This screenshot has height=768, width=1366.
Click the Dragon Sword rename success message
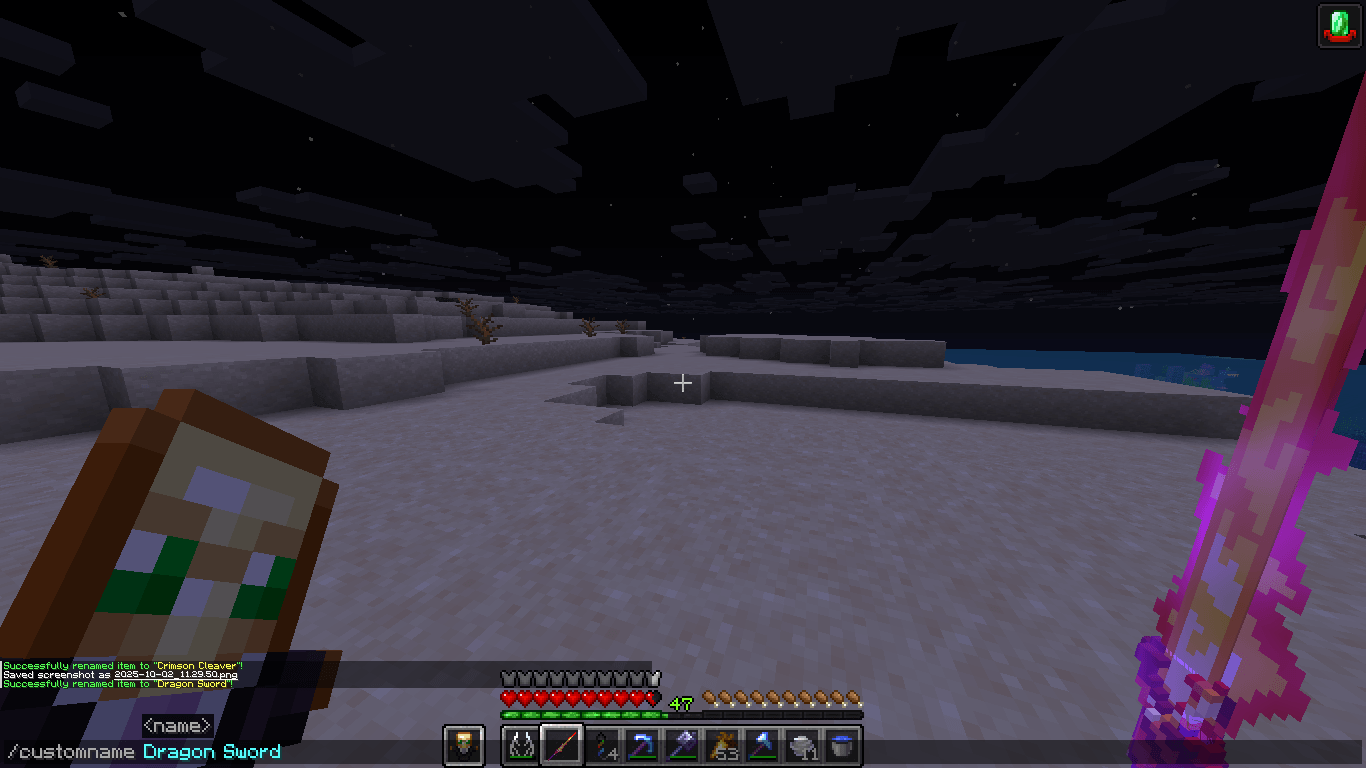point(120,686)
